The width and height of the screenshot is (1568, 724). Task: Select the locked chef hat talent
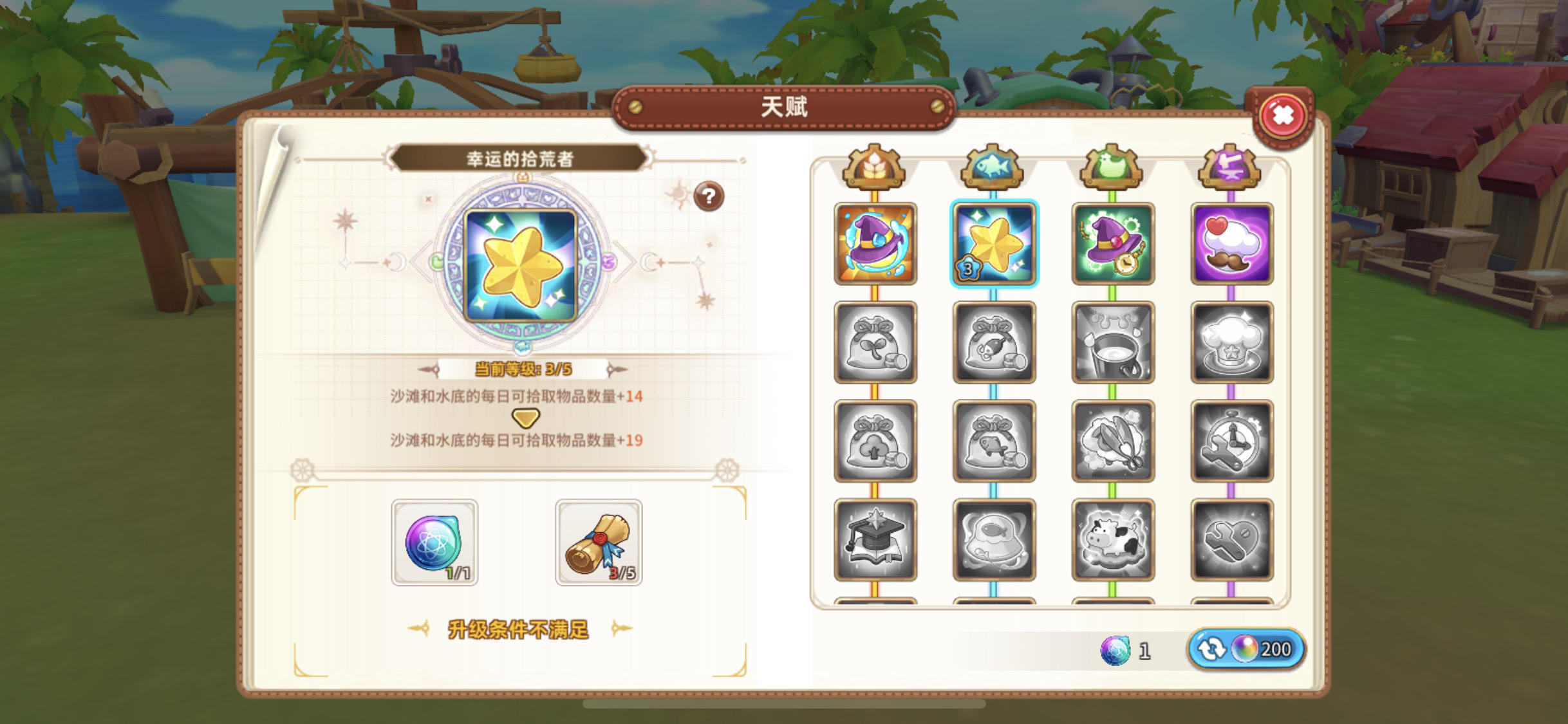(x=1231, y=343)
